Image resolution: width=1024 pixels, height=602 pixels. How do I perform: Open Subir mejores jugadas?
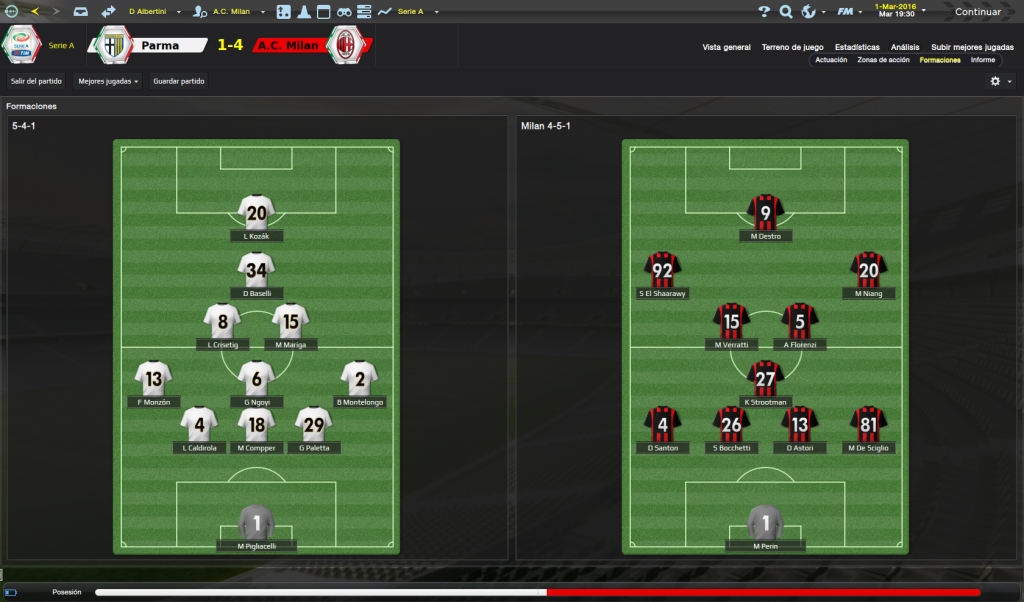point(971,47)
